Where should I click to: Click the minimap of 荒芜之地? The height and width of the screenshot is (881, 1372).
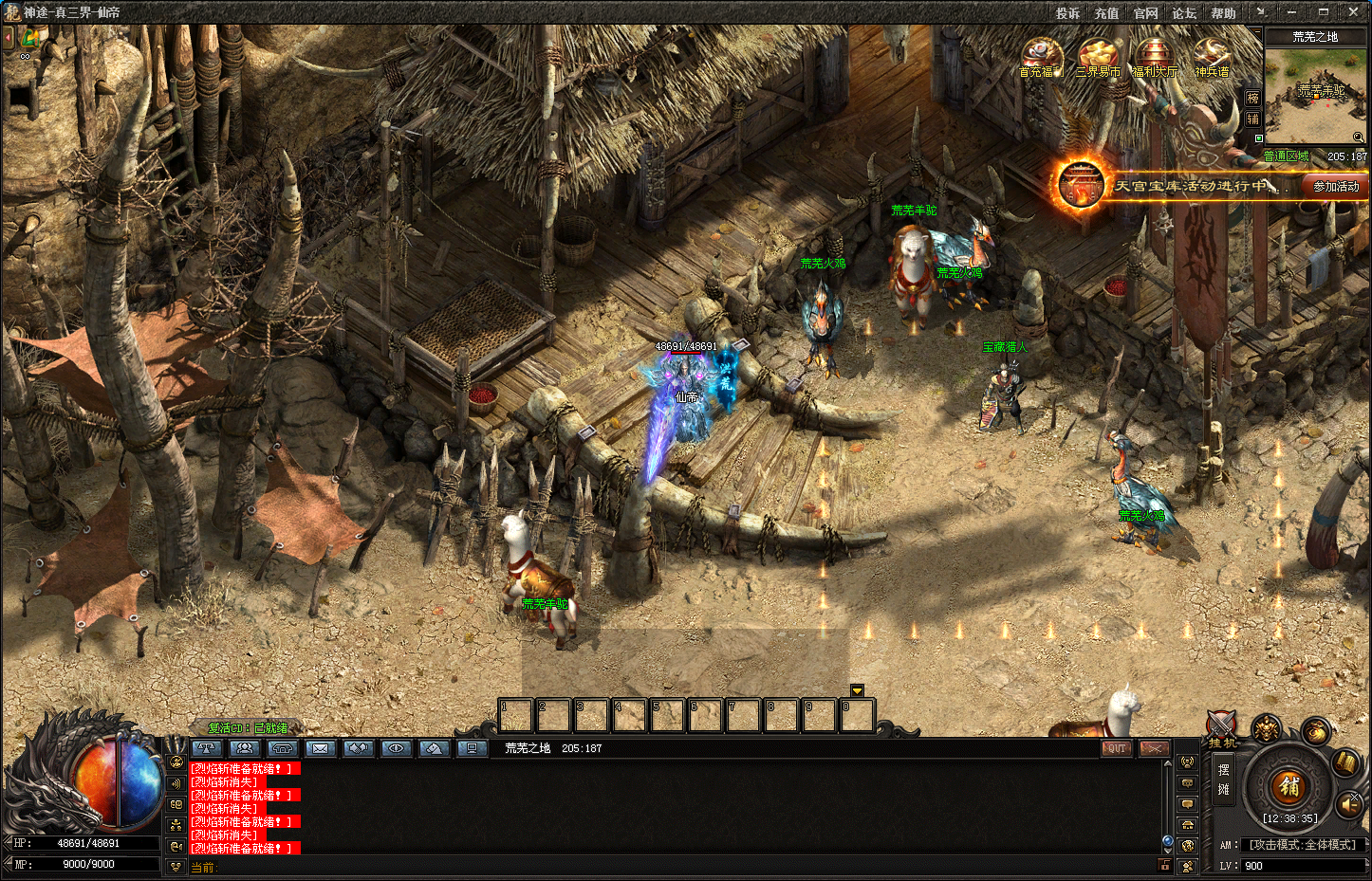point(1315,95)
